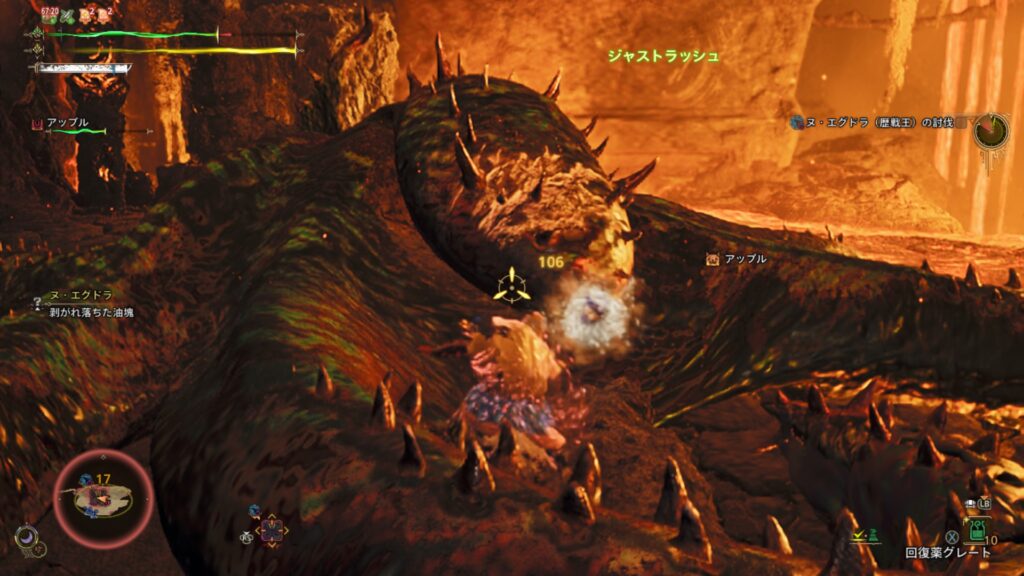Screen dimensions: 1024x576
Task: Click the 剥がれ落ちた油塊 notification
Action: point(91,312)
